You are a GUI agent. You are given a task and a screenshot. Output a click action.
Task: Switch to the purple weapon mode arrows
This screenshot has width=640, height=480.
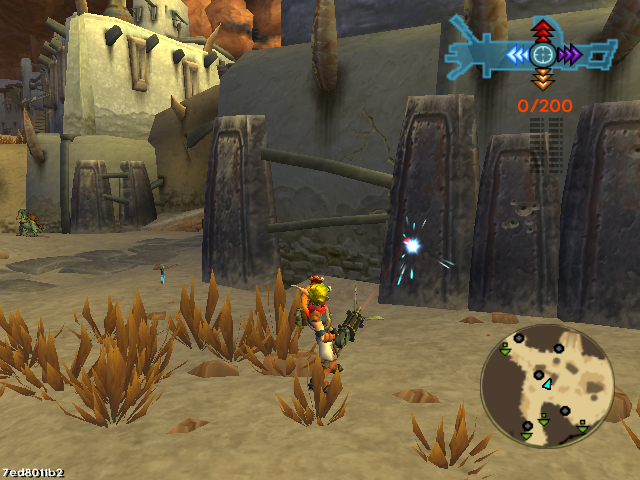click(569, 54)
